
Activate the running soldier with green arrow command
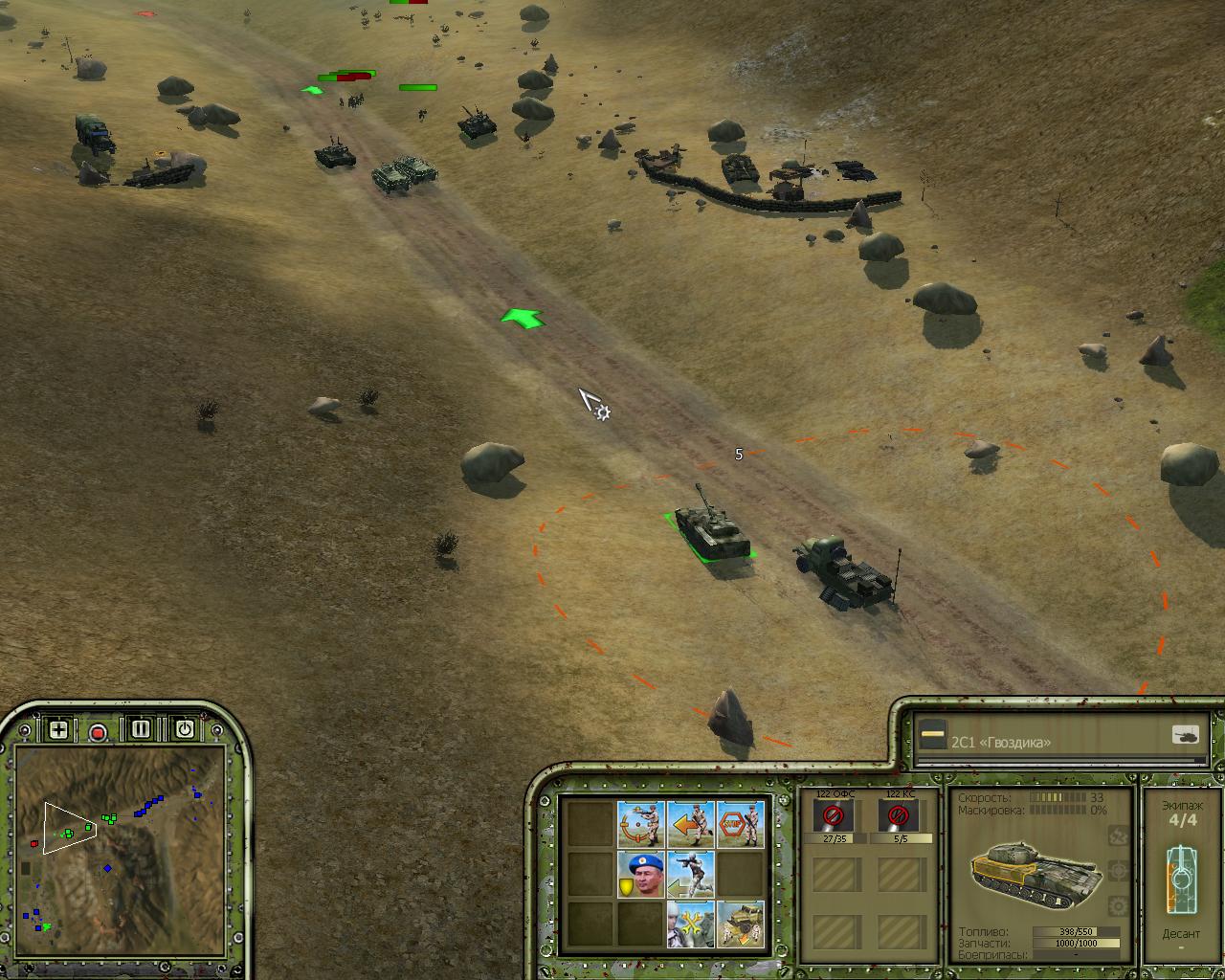click(x=690, y=875)
